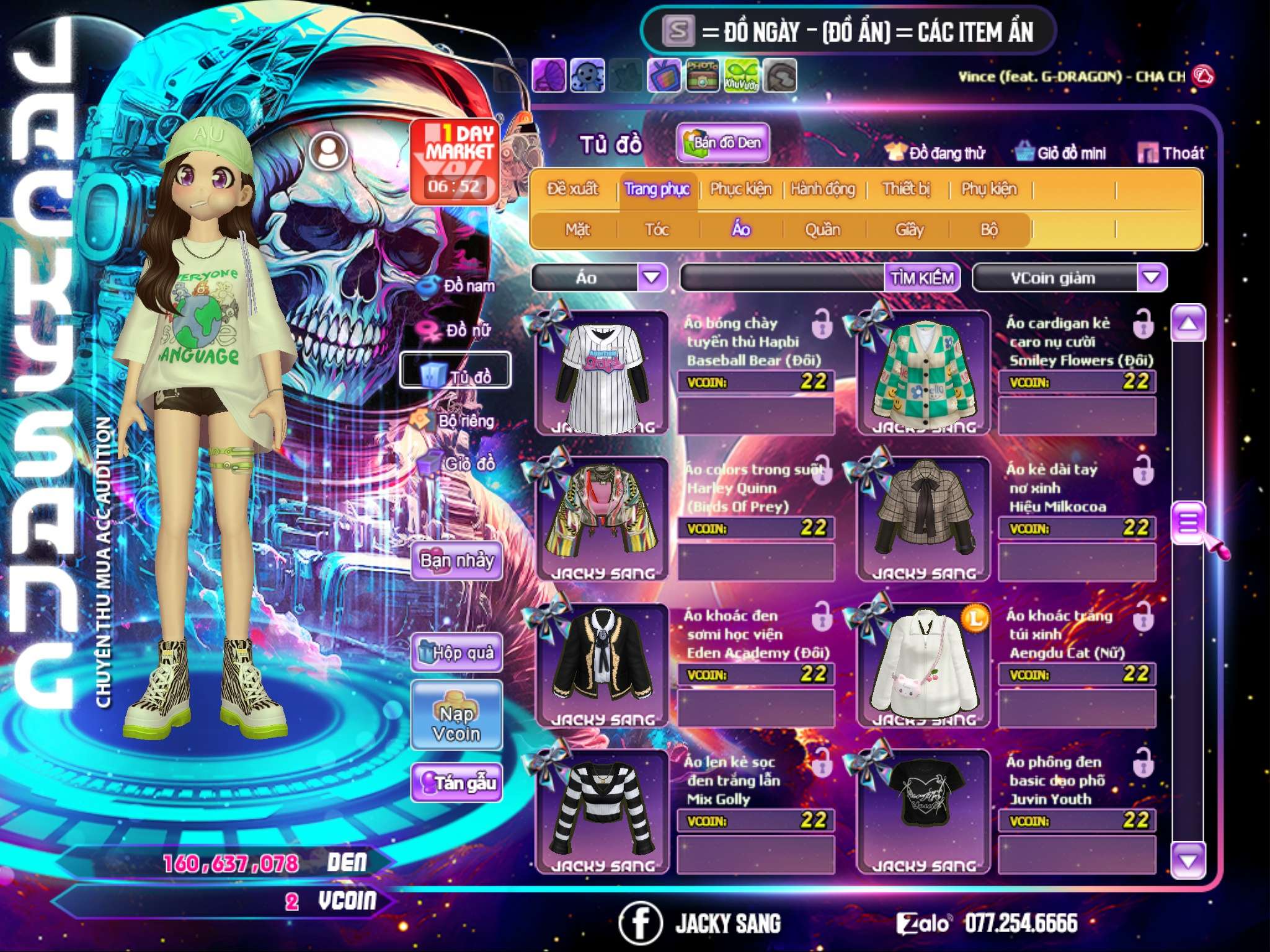Open the Áo filter dropdown
This screenshot has width=1270, height=952.
click(651, 277)
